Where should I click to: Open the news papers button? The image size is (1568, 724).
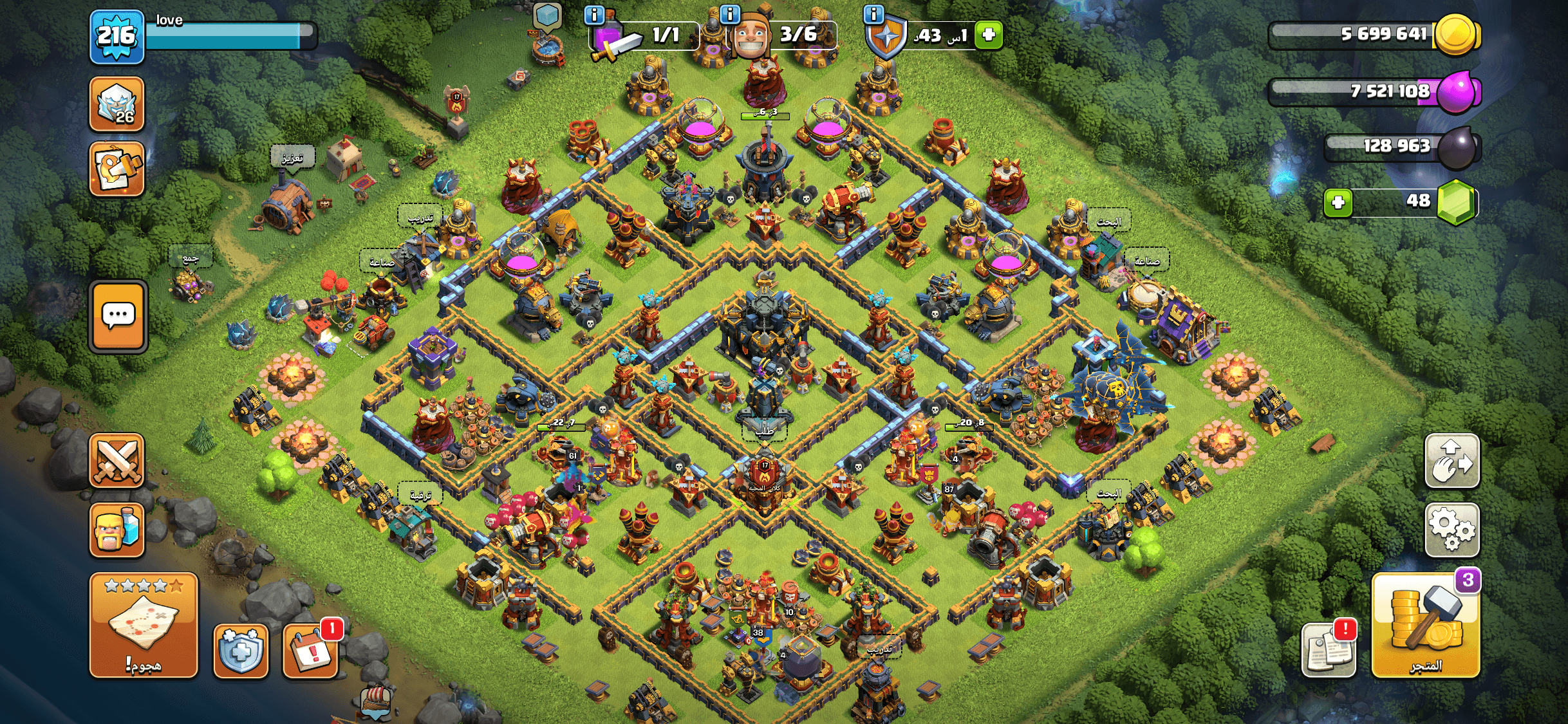pos(1329,650)
